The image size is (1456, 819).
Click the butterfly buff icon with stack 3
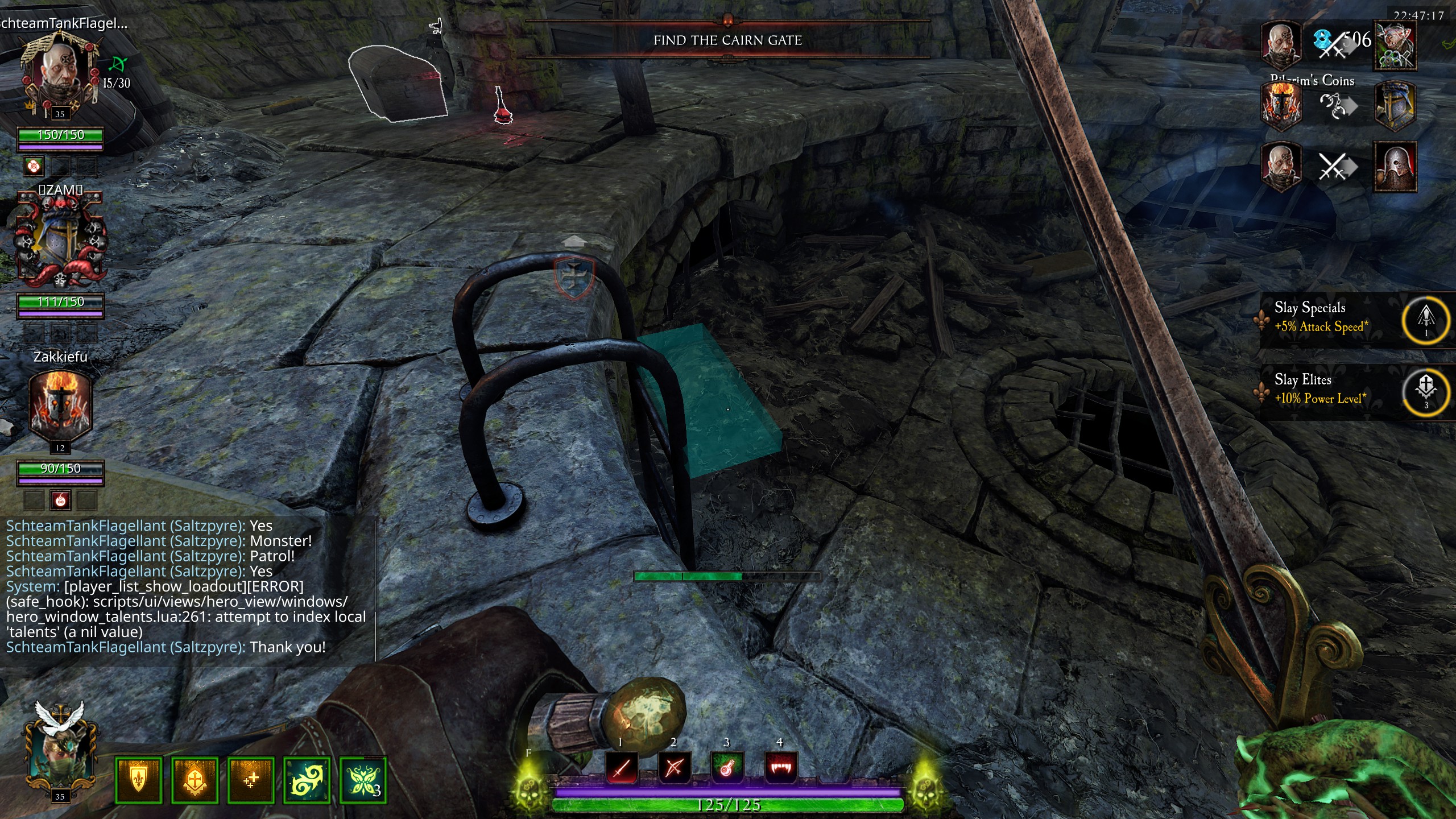tap(362, 780)
